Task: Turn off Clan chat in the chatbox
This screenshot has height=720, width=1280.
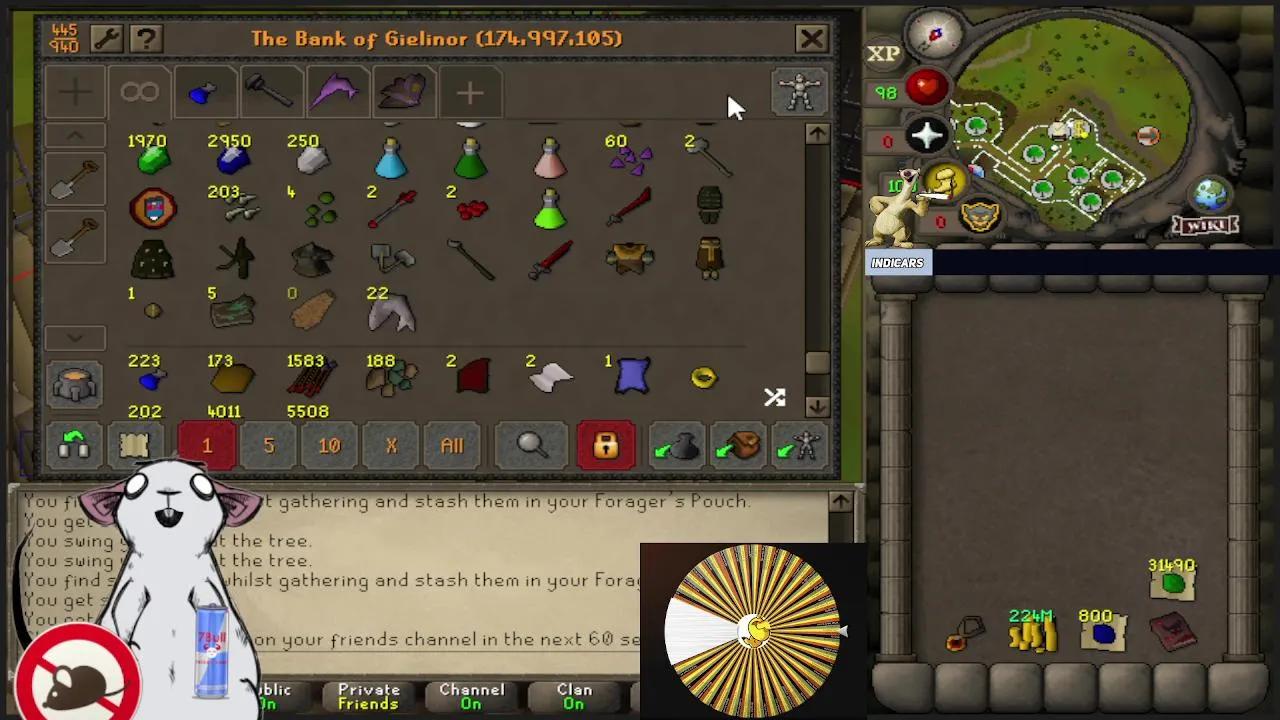Action: coord(573,694)
